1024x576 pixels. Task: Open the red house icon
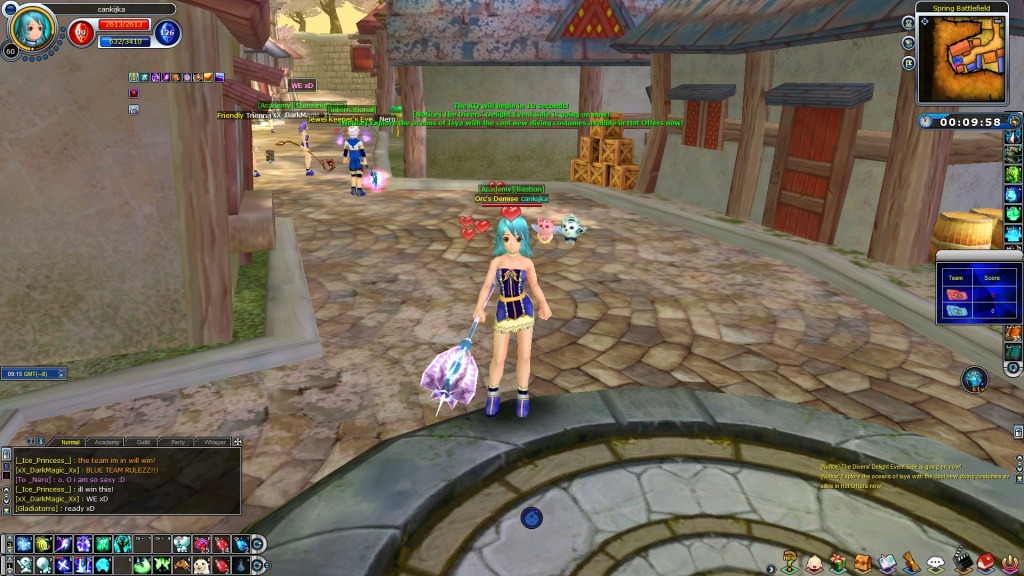click(x=986, y=562)
